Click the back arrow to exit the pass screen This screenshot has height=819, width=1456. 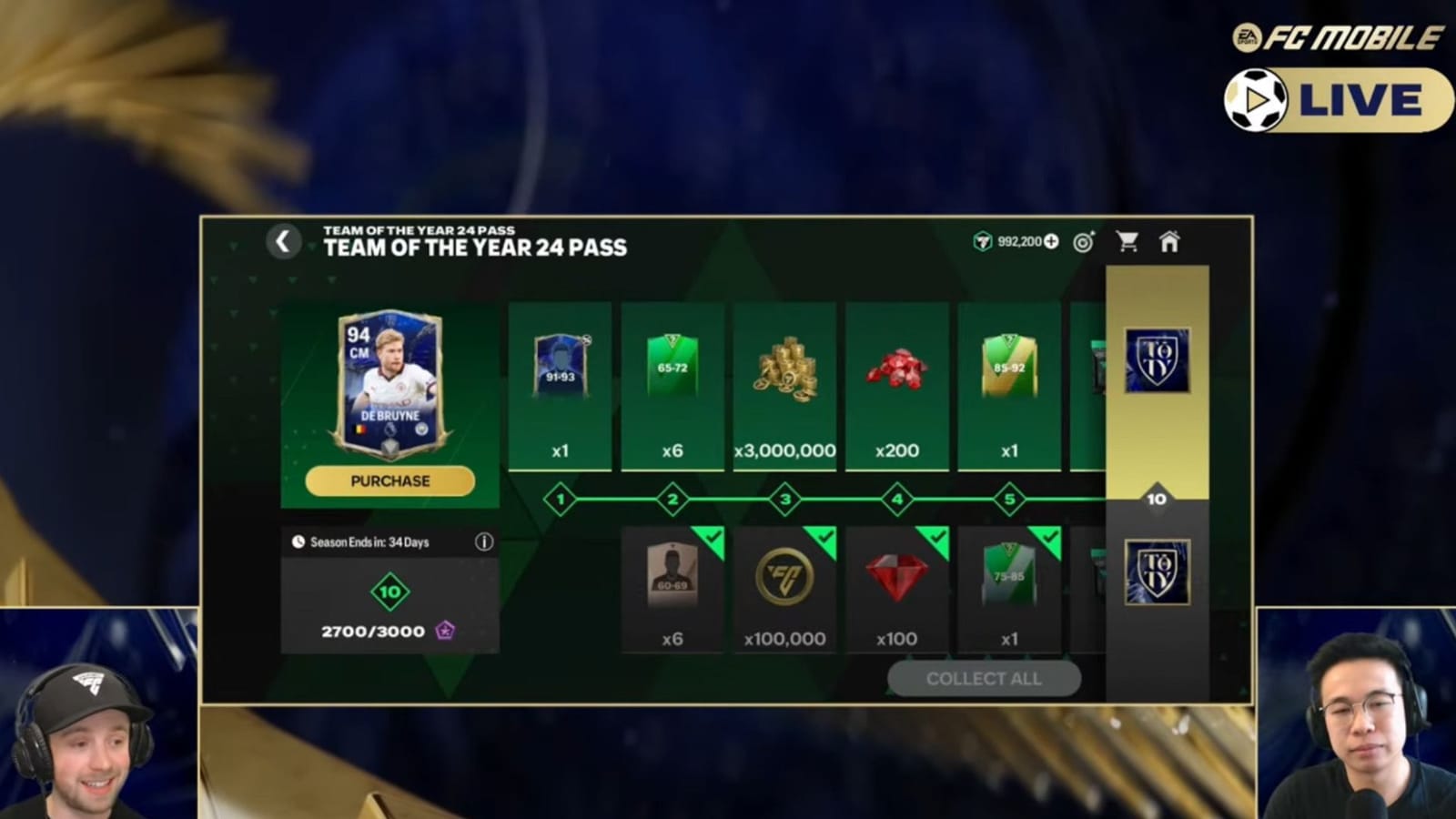283,242
